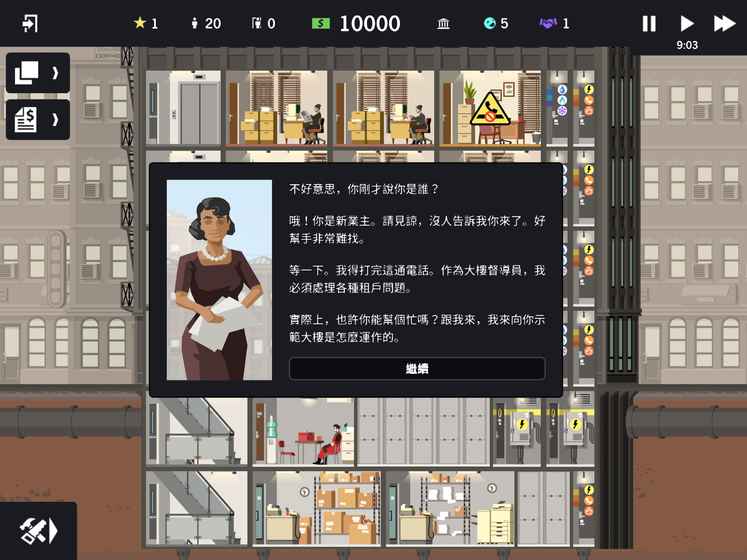The image size is (747, 560).
Task: Exit through the door icon
Action: click(30, 23)
